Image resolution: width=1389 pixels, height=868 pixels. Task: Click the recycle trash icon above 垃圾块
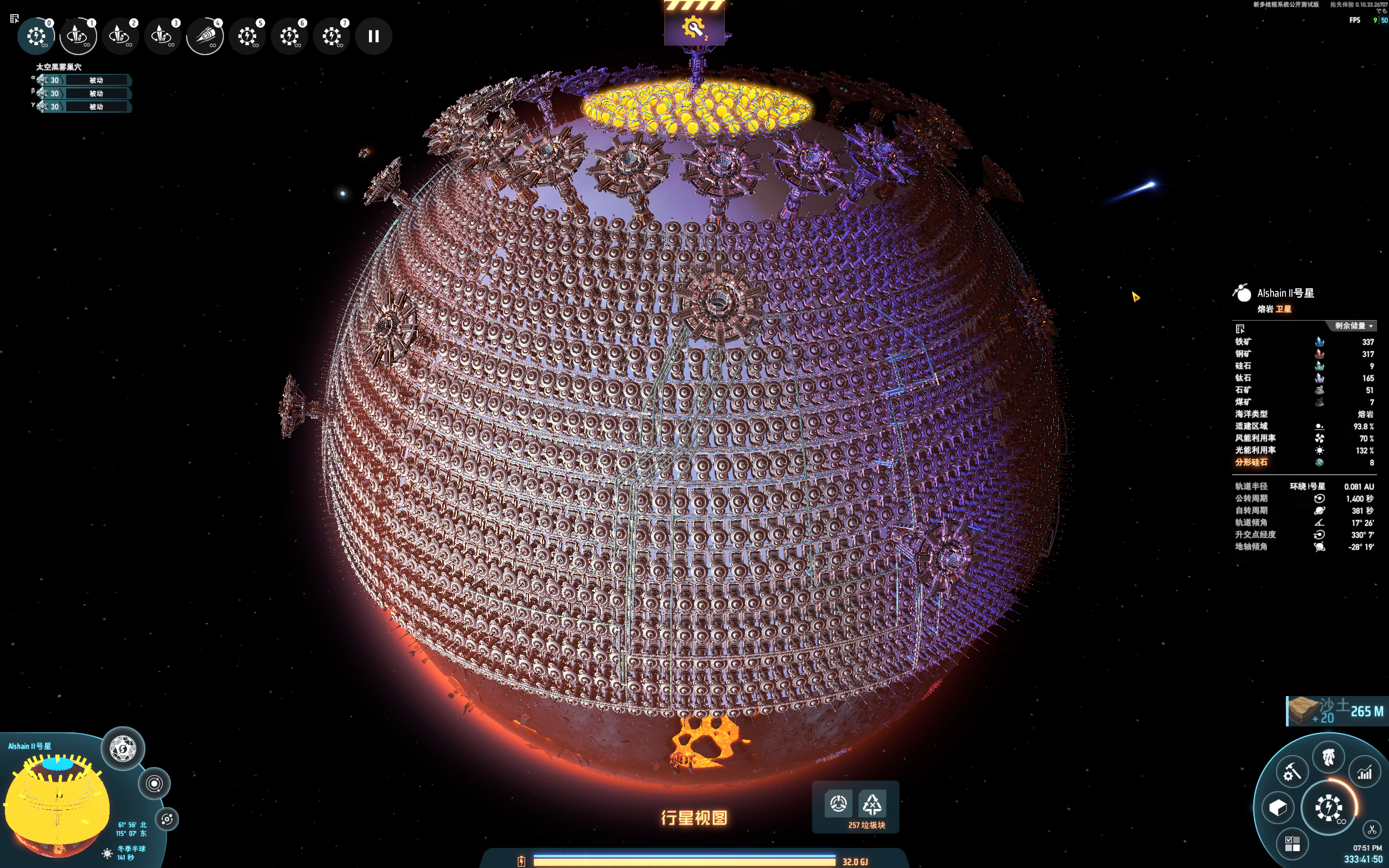(872, 805)
